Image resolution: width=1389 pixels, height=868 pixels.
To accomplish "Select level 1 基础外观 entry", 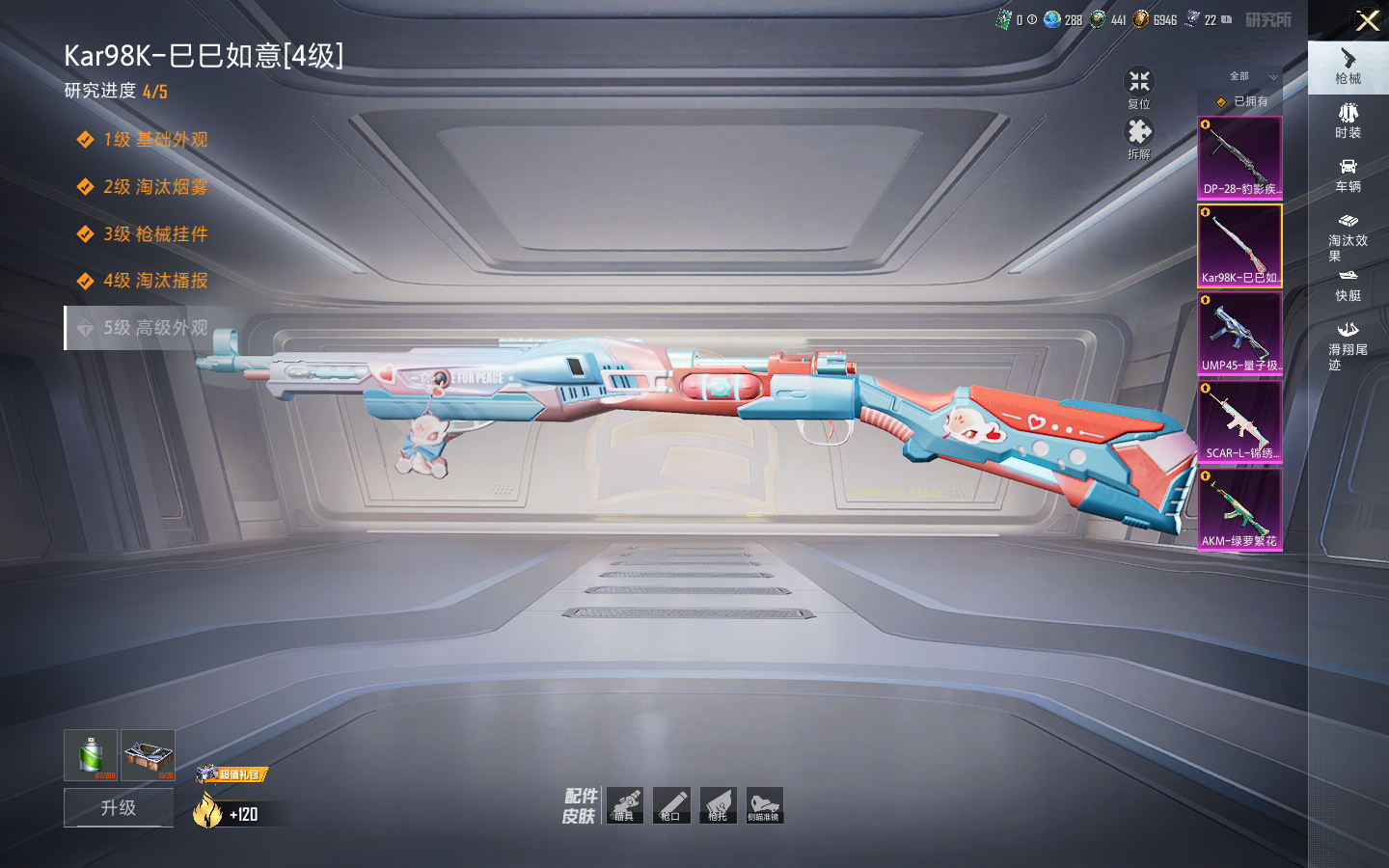I will (154, 140).
